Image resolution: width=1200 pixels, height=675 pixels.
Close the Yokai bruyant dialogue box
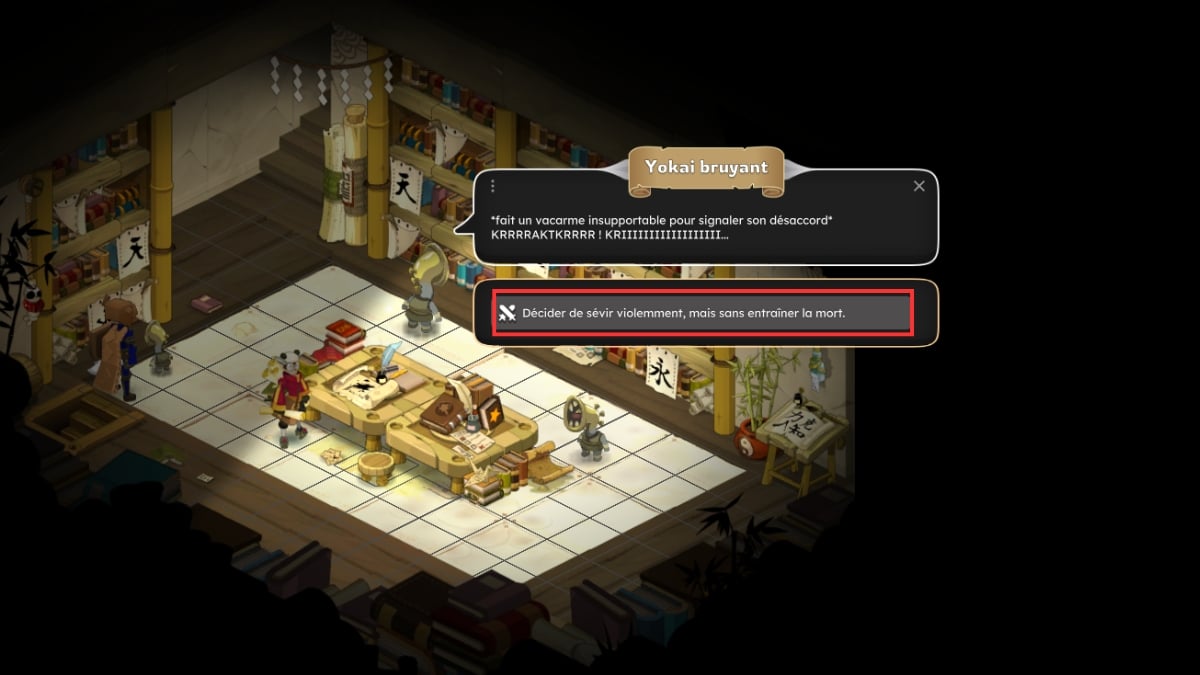click(919, 186)
